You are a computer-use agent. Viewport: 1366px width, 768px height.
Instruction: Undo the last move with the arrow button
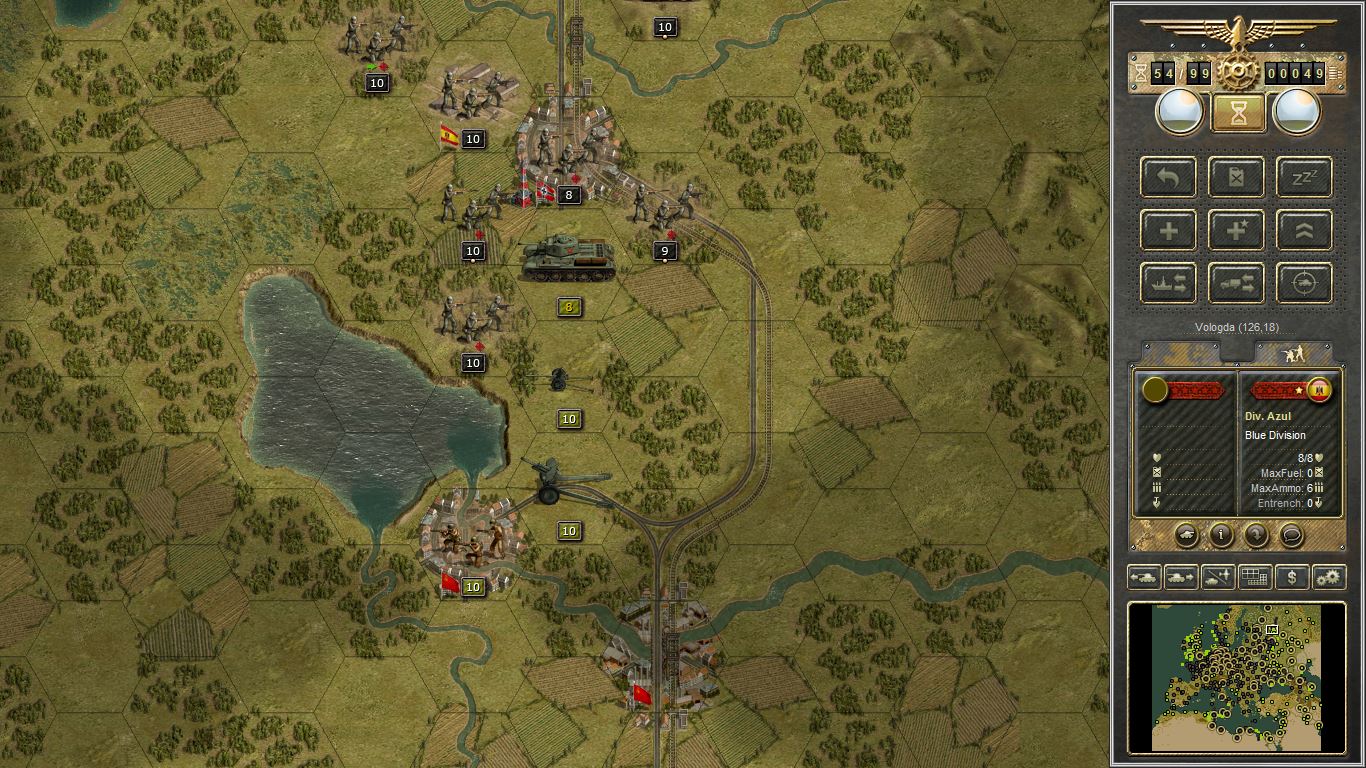point(1169,177)
